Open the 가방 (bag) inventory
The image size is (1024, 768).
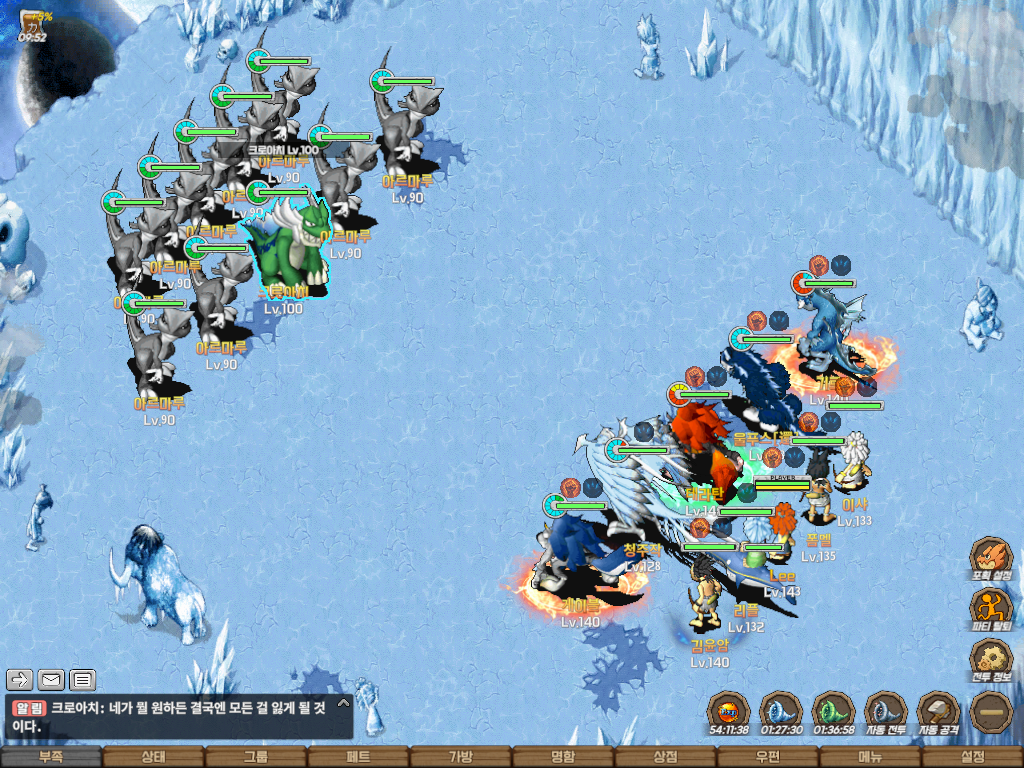(461, 757)
